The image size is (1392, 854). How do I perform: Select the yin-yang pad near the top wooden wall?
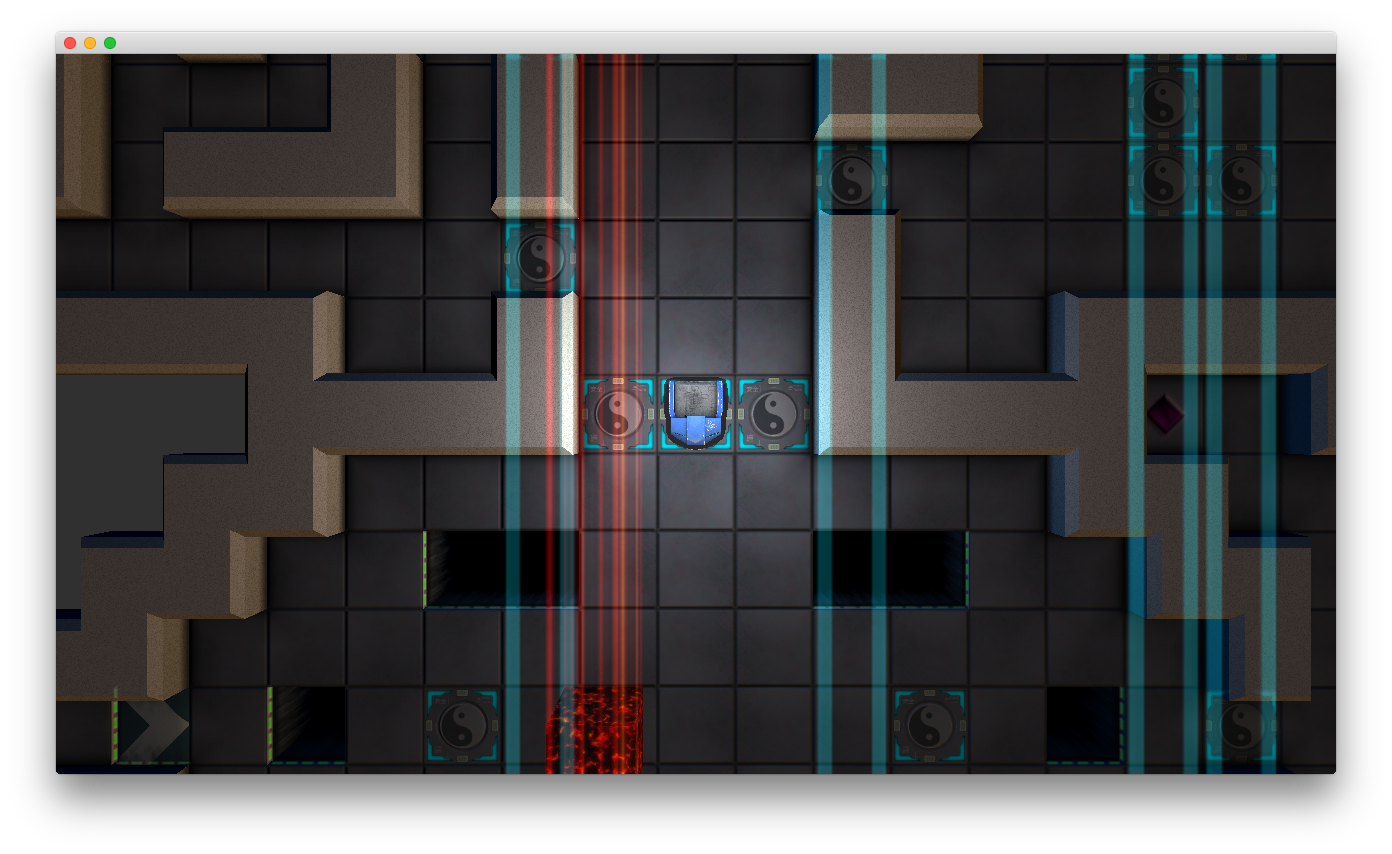(x=851, y=178)
